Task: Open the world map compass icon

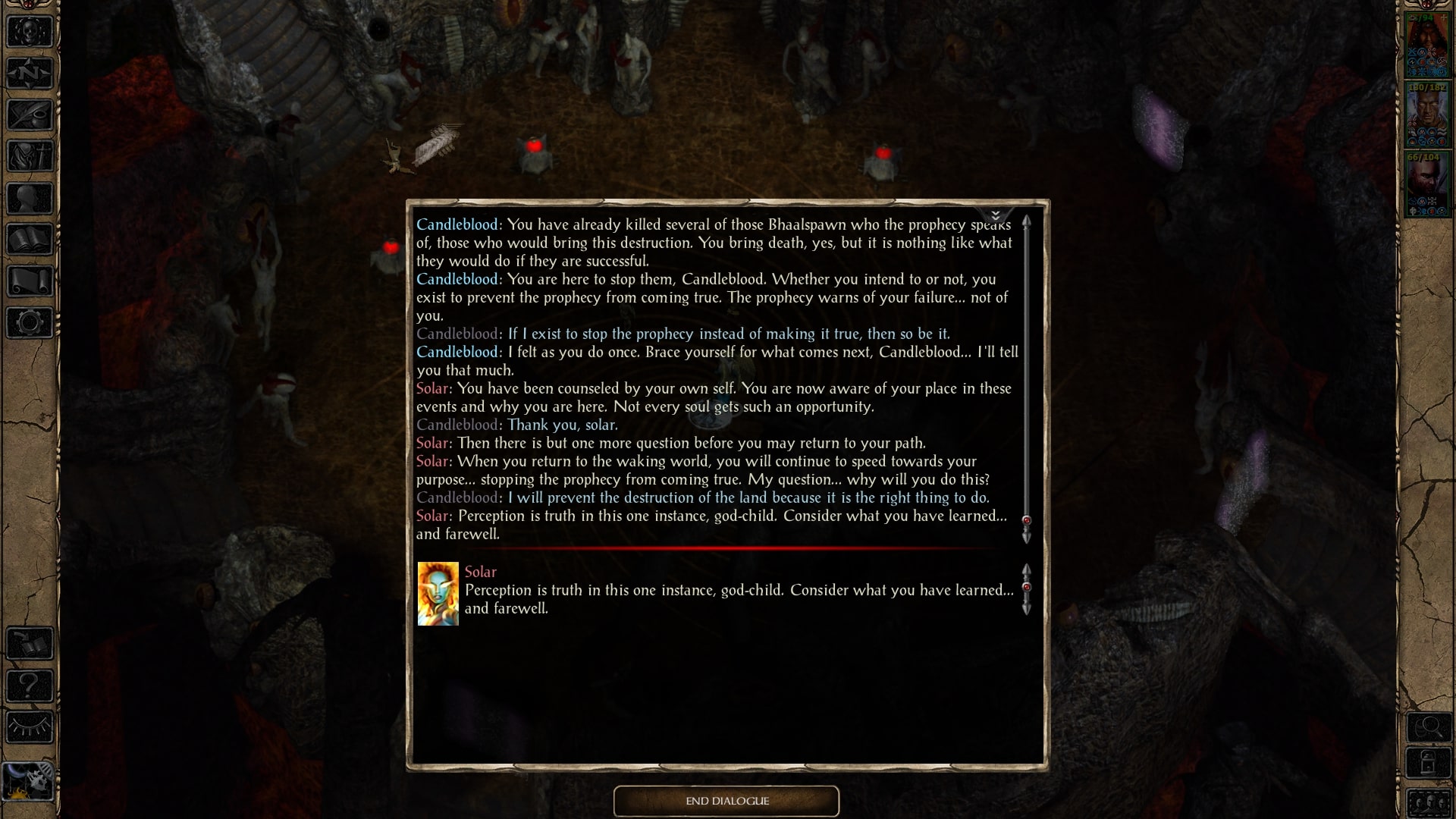Action: 30,72
